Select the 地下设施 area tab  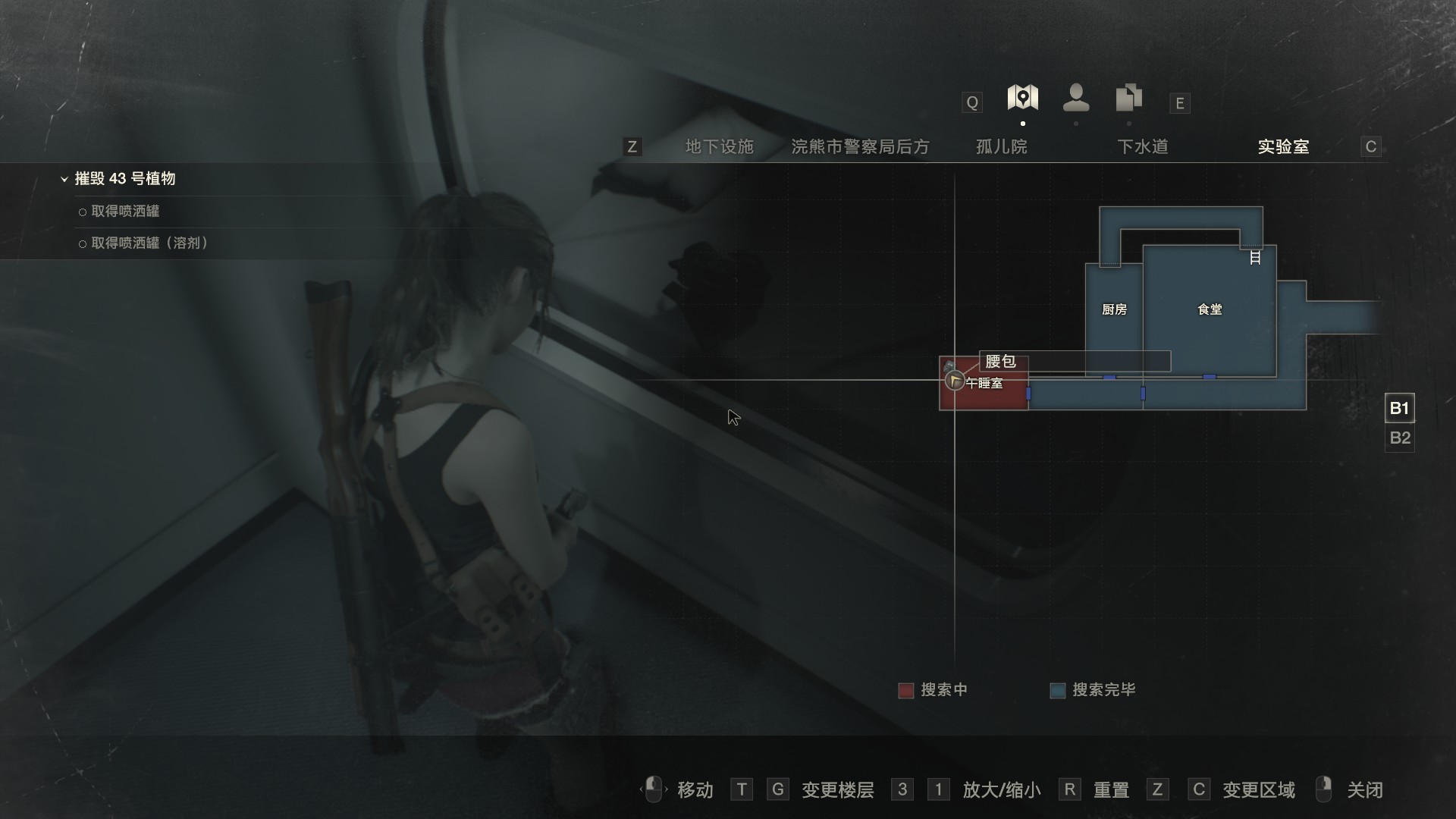719,146
